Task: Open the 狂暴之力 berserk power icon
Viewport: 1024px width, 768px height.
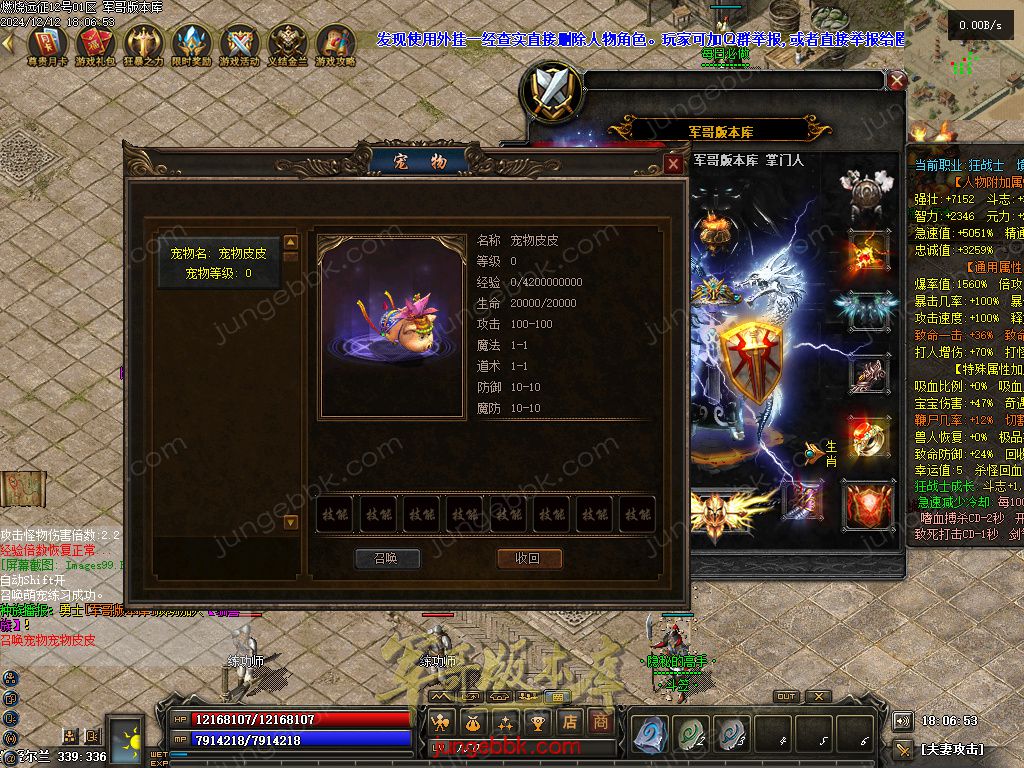Action: (x=143, y=45)
